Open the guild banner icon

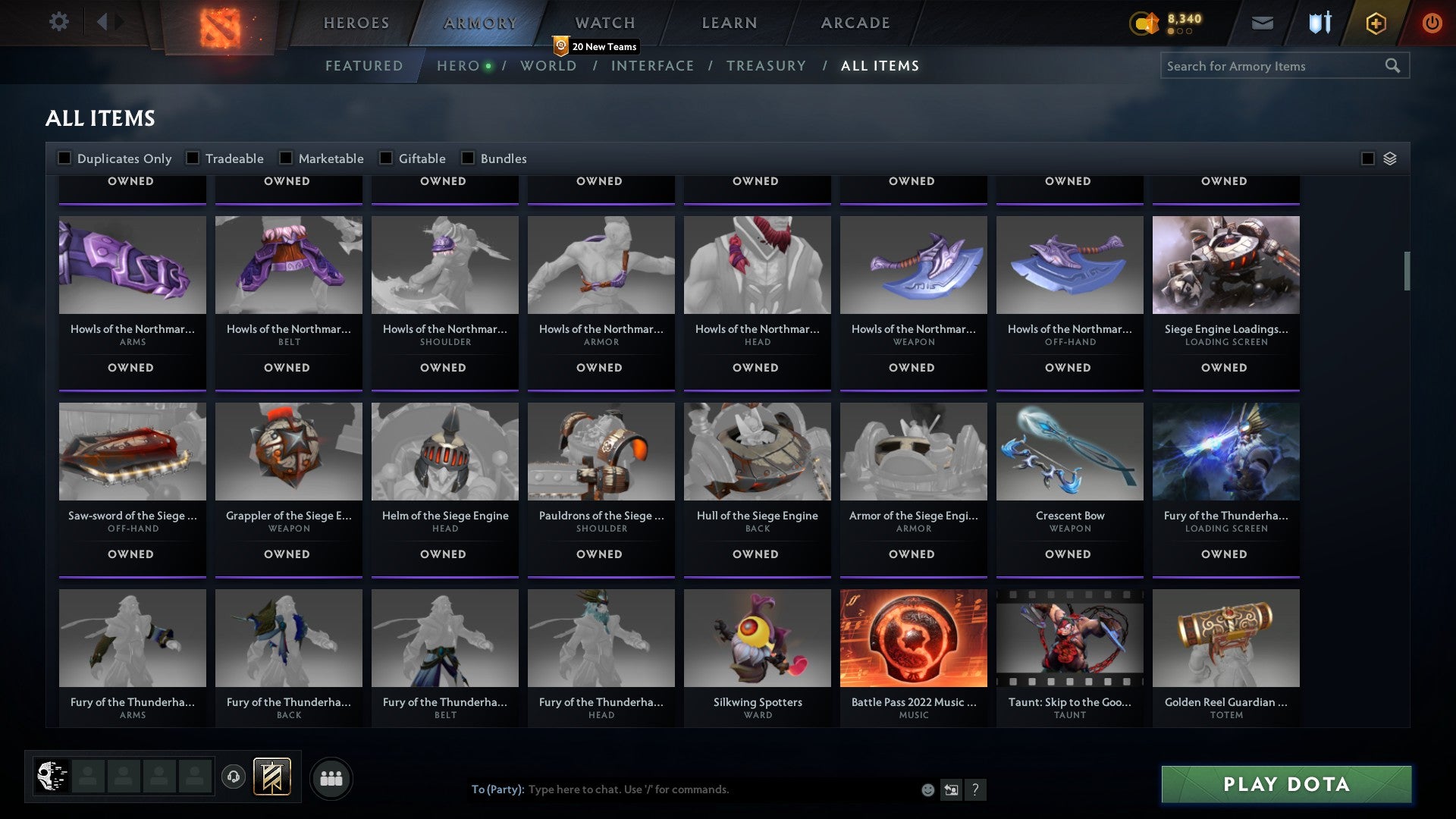point(273,777)
